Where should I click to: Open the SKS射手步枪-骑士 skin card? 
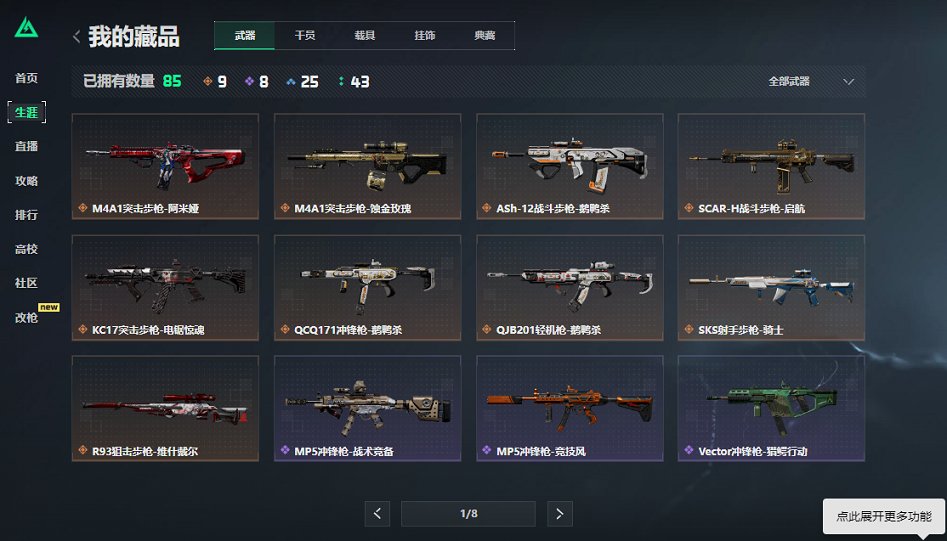point(771,287)
